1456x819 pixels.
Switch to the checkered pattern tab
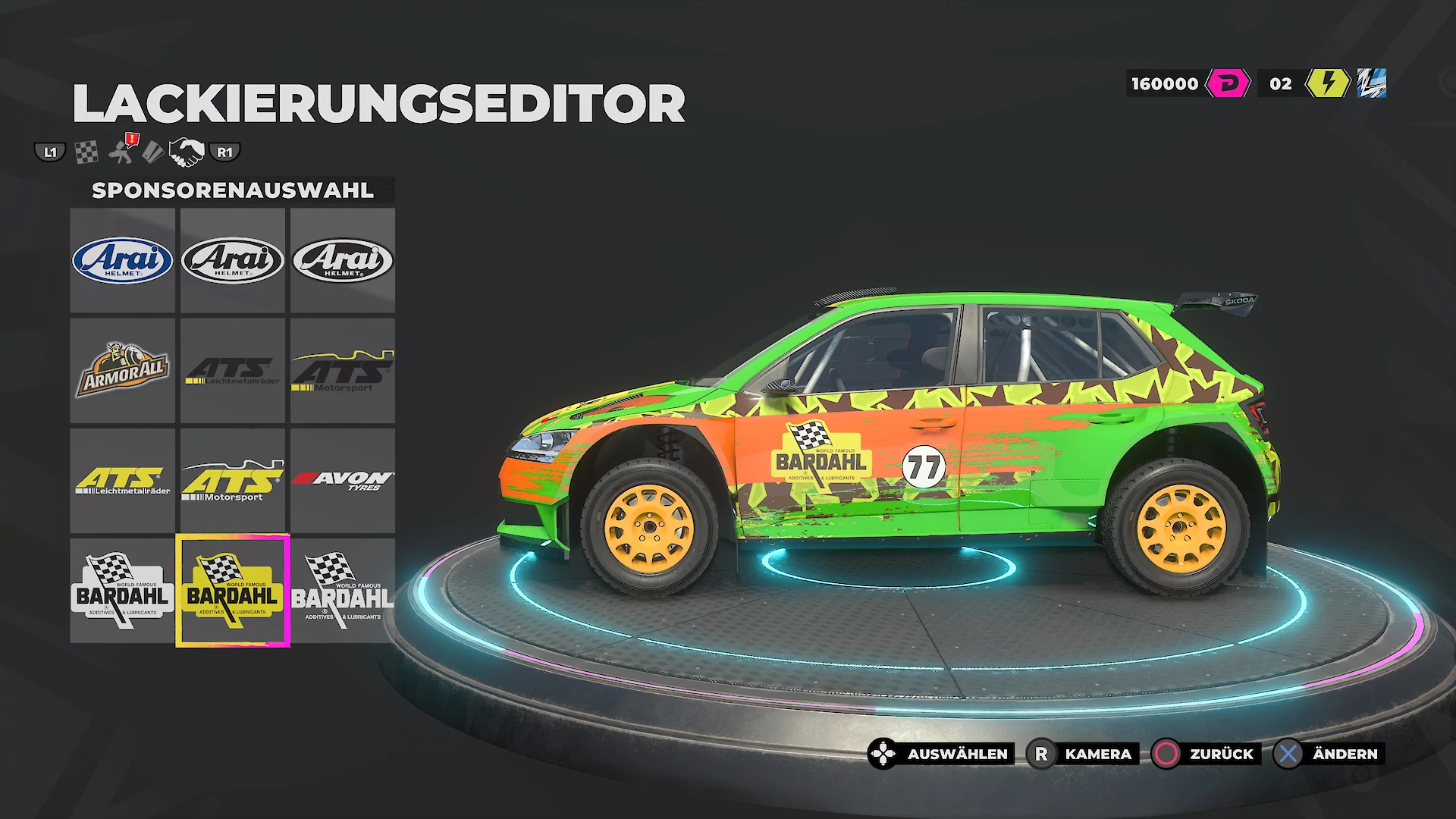coord(86,152)
